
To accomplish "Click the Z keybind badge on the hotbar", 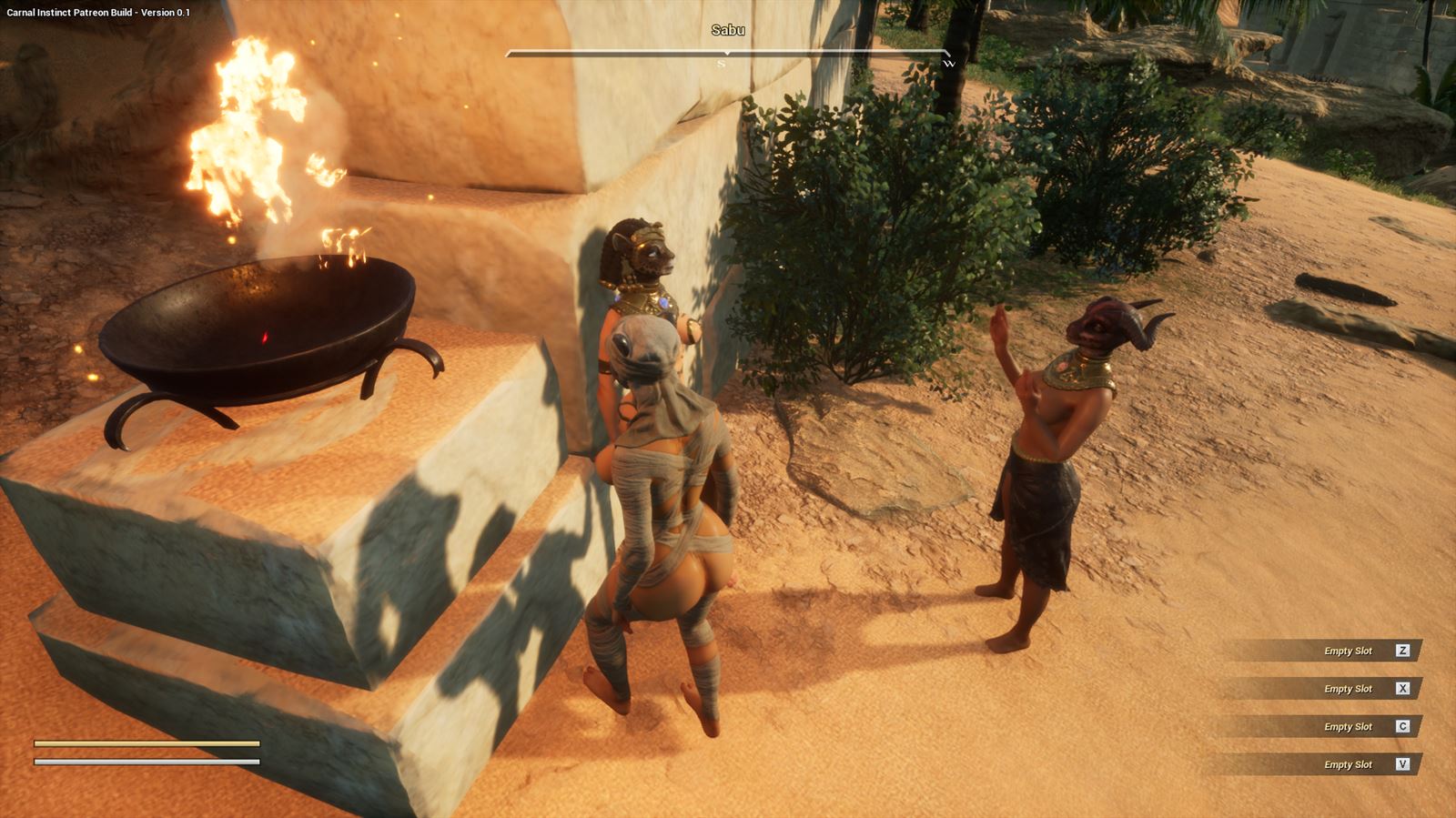I will (1402, 651).
